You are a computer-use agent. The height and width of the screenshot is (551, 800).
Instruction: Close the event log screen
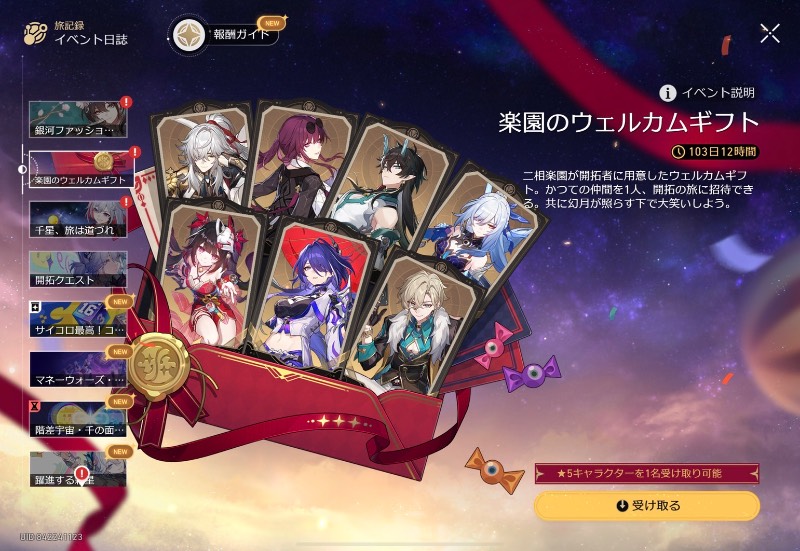(770, 33)
